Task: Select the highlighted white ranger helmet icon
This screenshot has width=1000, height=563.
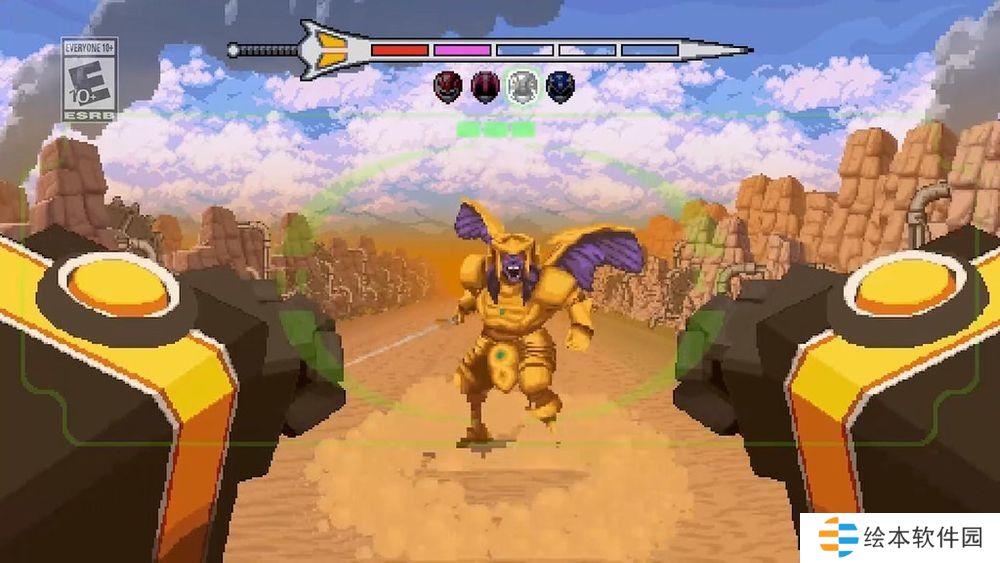Action: [x=522, y=86]
